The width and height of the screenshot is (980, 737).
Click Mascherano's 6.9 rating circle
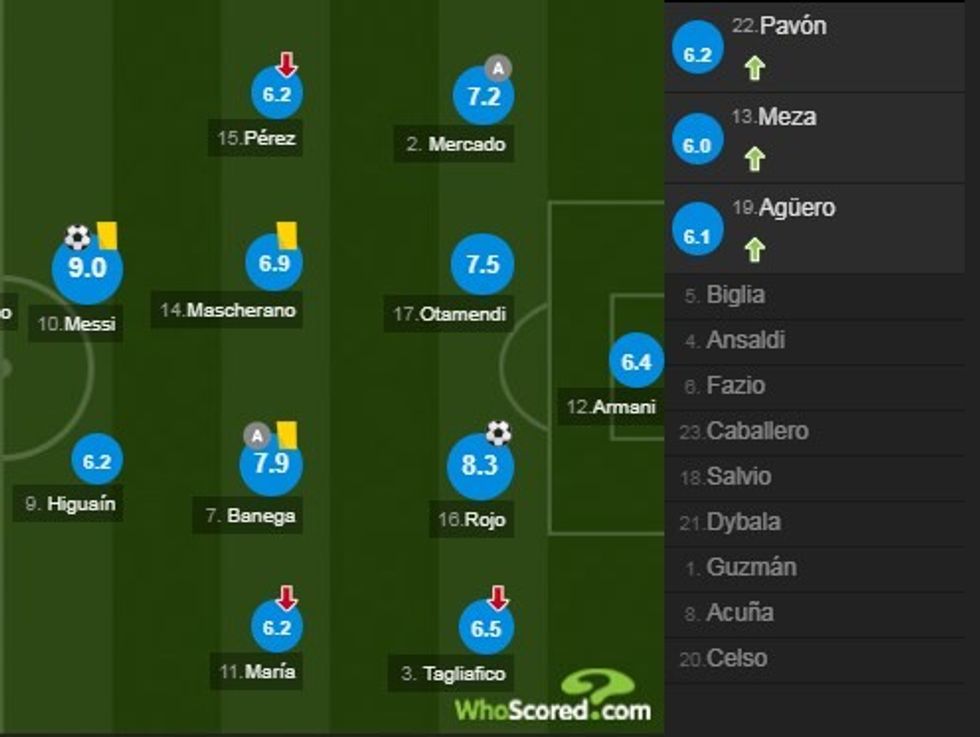point(273,265)
